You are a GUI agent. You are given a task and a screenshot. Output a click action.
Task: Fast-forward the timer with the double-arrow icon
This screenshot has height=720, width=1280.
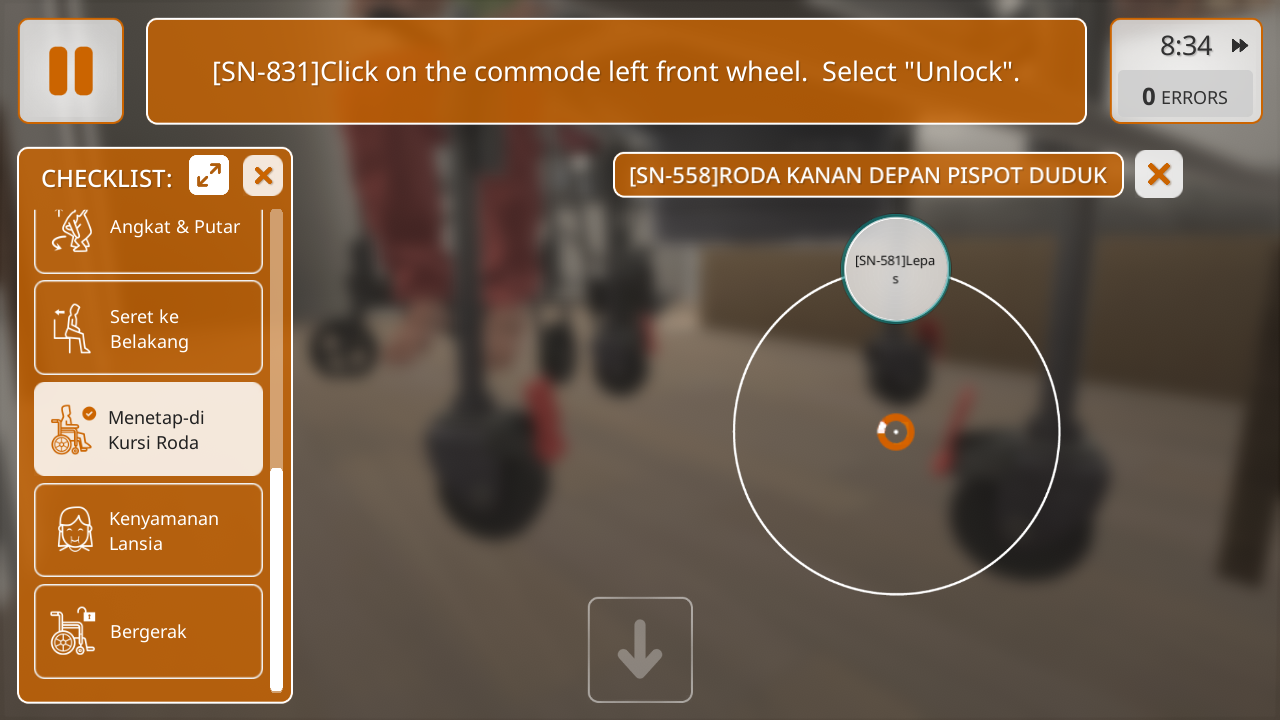tap(1240, 45)
